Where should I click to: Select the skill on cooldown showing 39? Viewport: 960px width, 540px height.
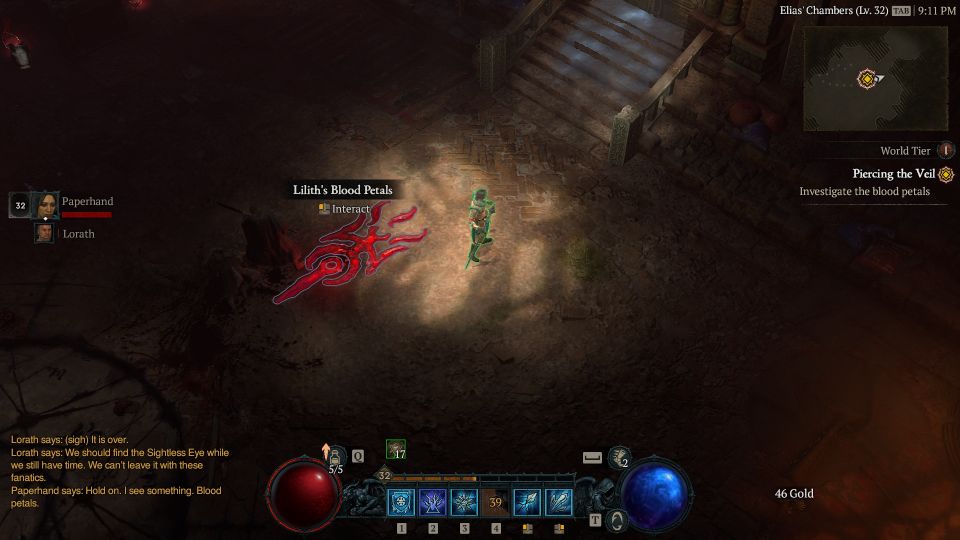(495, 502)
